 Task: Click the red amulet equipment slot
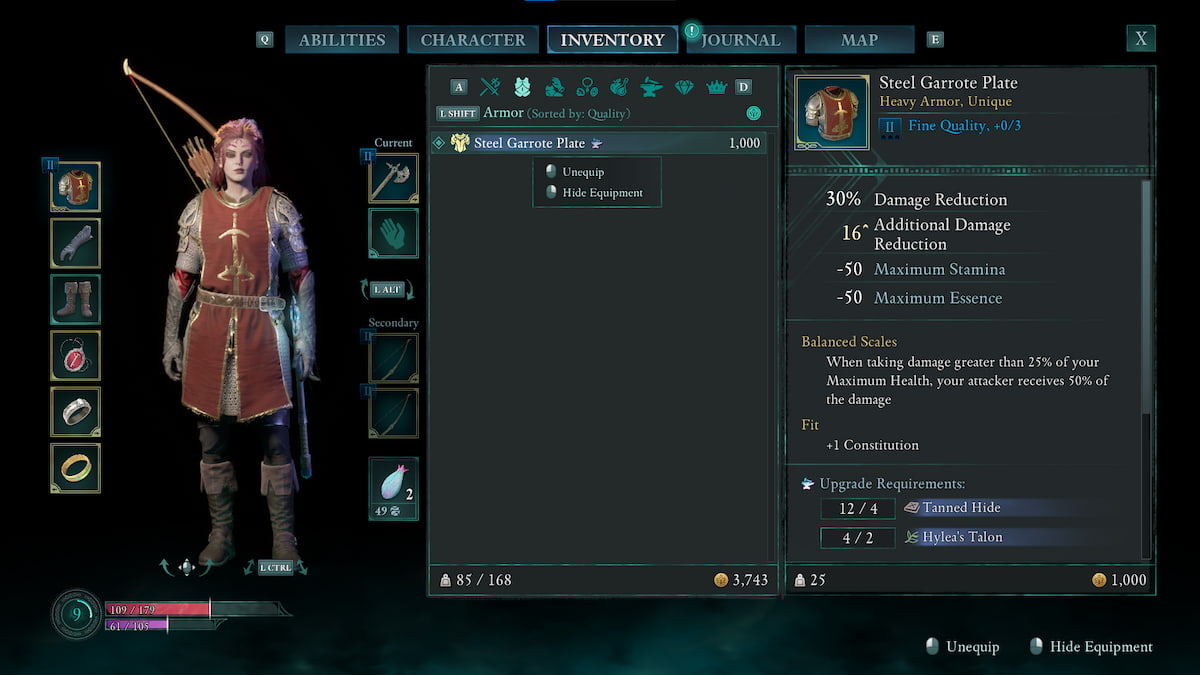click(75, 355)
